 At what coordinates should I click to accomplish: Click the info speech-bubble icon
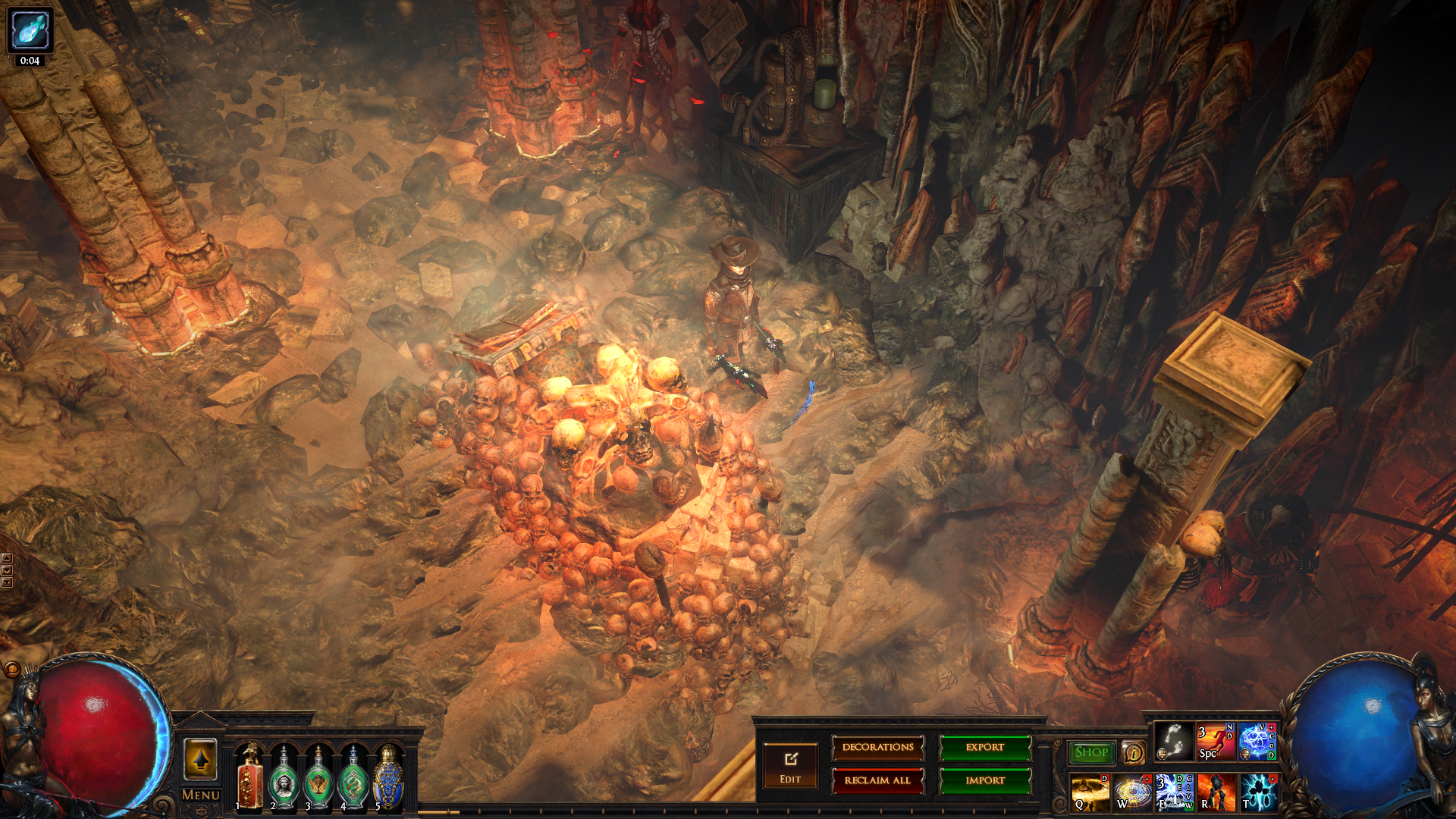pyautogui.click(x=1133, y=752)
